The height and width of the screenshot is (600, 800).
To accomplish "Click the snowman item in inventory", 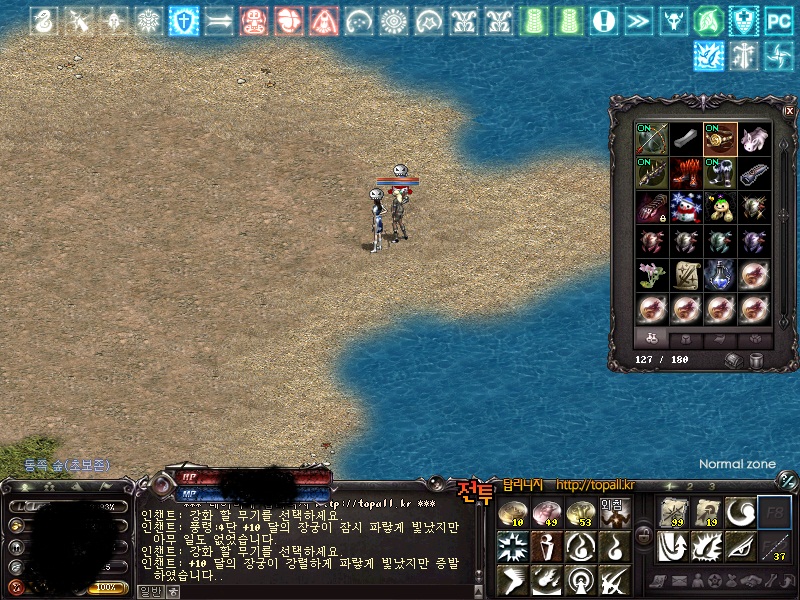I will [x=685, y=207].
